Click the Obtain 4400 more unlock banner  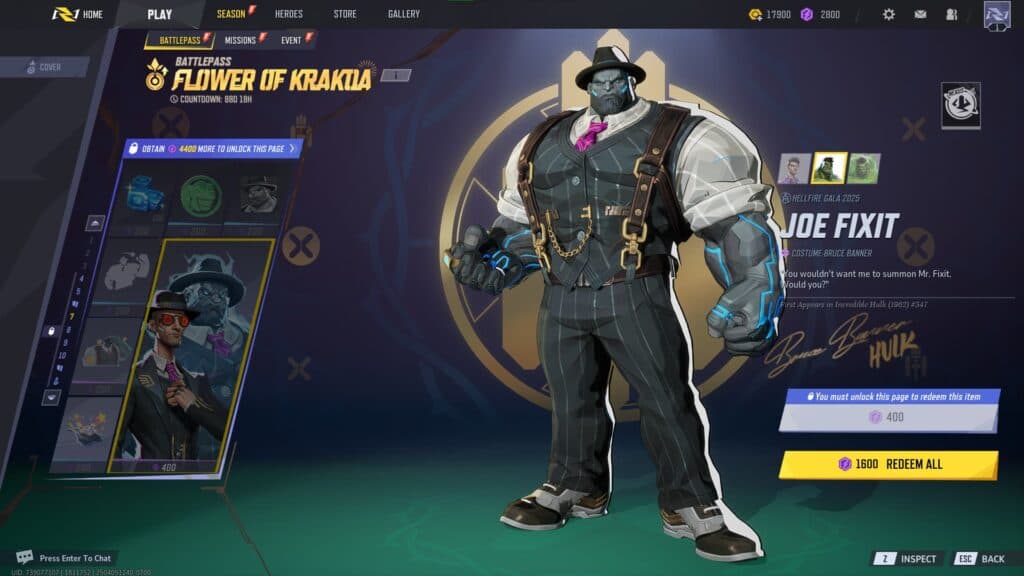211,149
